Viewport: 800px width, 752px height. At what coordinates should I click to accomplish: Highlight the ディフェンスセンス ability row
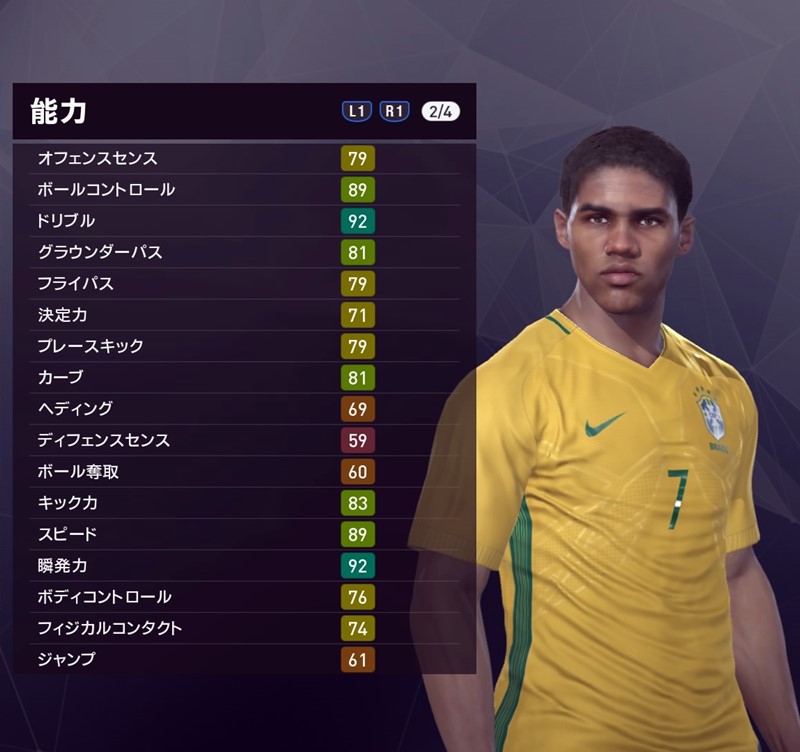point(240,440)
